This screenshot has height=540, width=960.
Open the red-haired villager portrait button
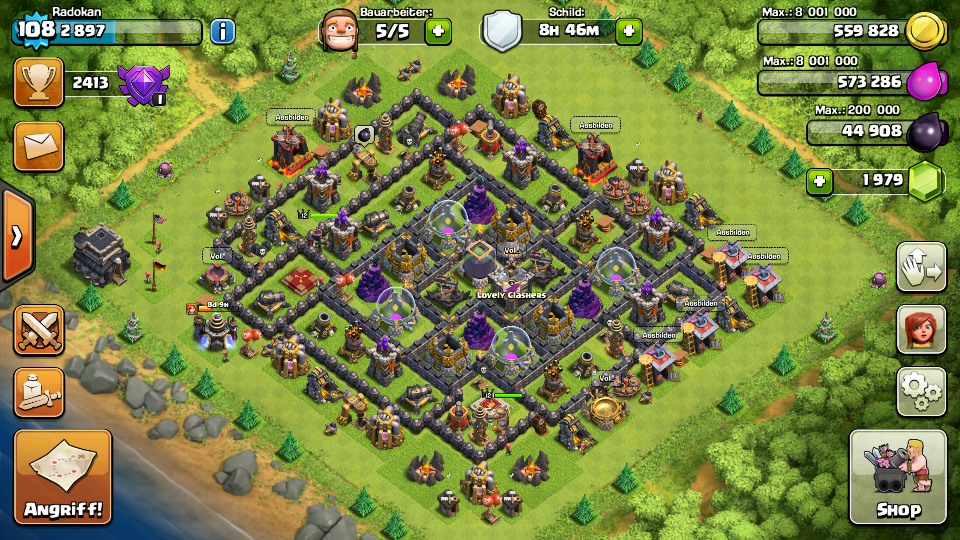921,329
